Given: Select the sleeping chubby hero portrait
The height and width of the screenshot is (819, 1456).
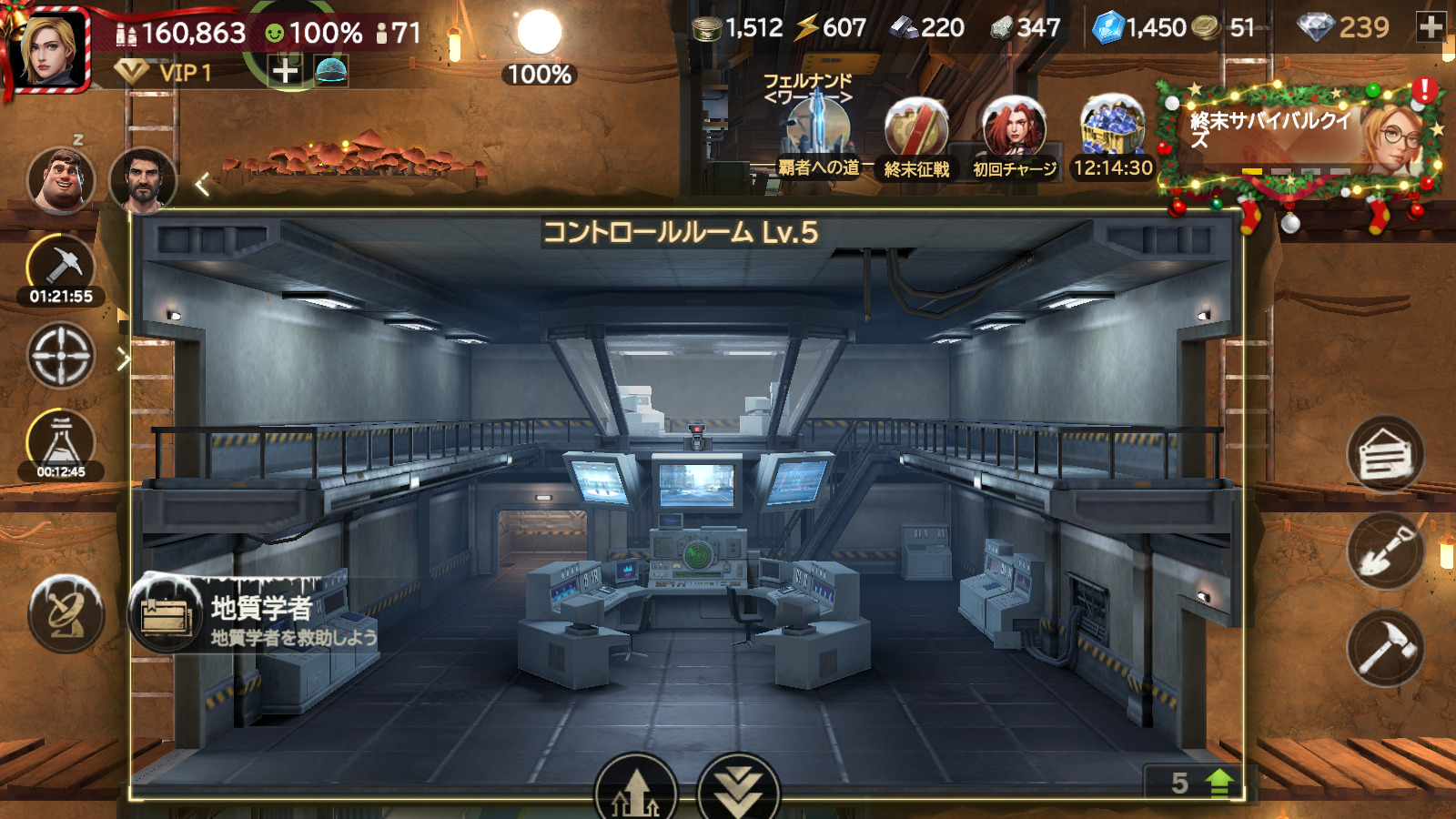Looking at the screenshot, I should (x=61, y=179).
